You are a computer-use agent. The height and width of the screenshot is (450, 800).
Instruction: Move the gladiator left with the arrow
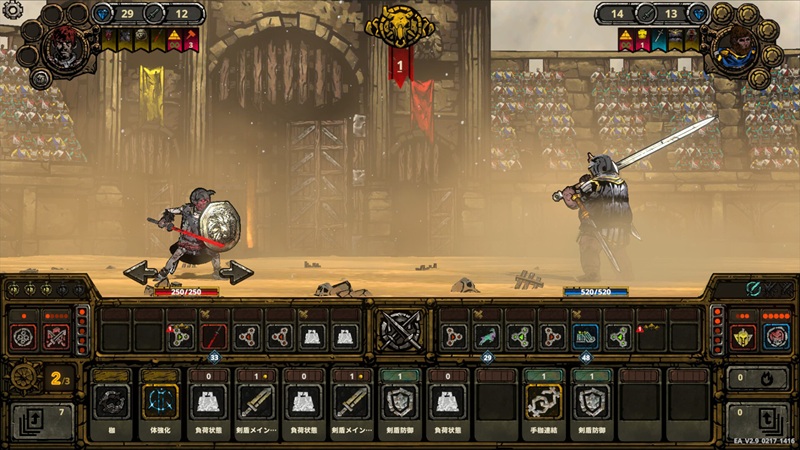[x=138, y=272]
